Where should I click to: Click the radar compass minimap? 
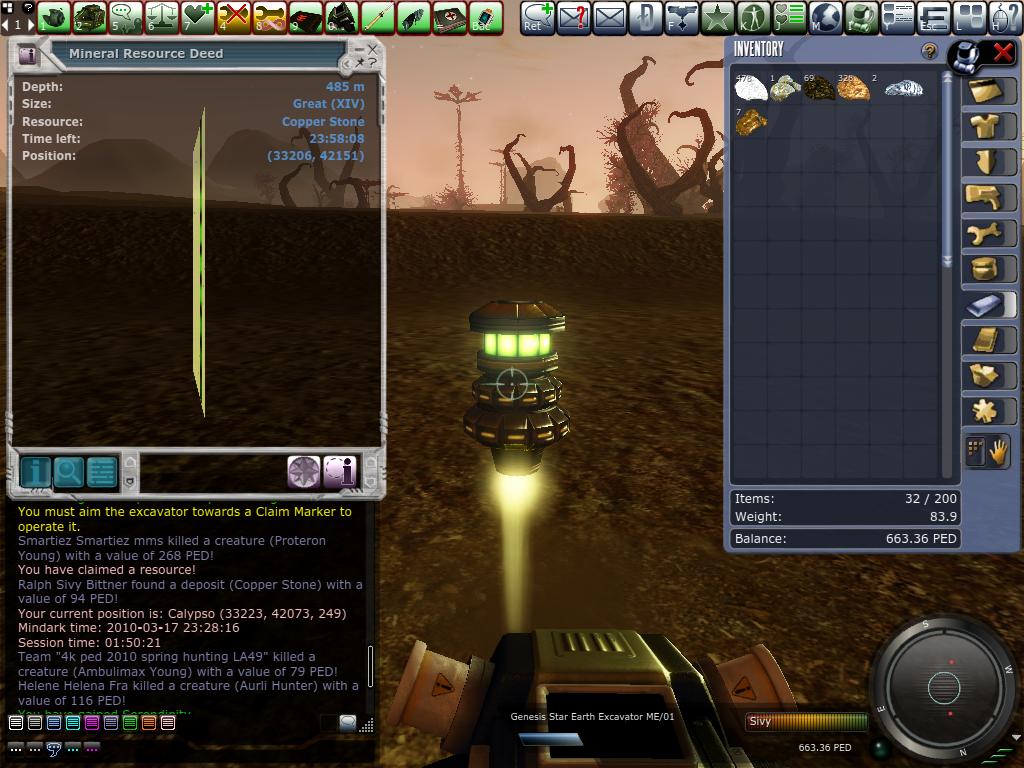tap(944, 687)
